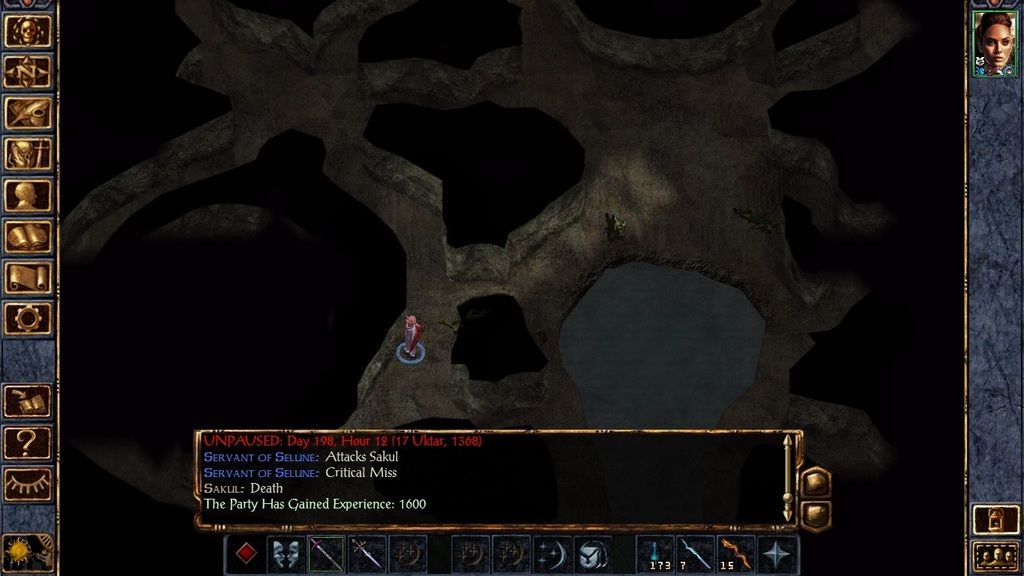Open the journal with quill icon
The image size is (1024, 576).
pos(28,112)
